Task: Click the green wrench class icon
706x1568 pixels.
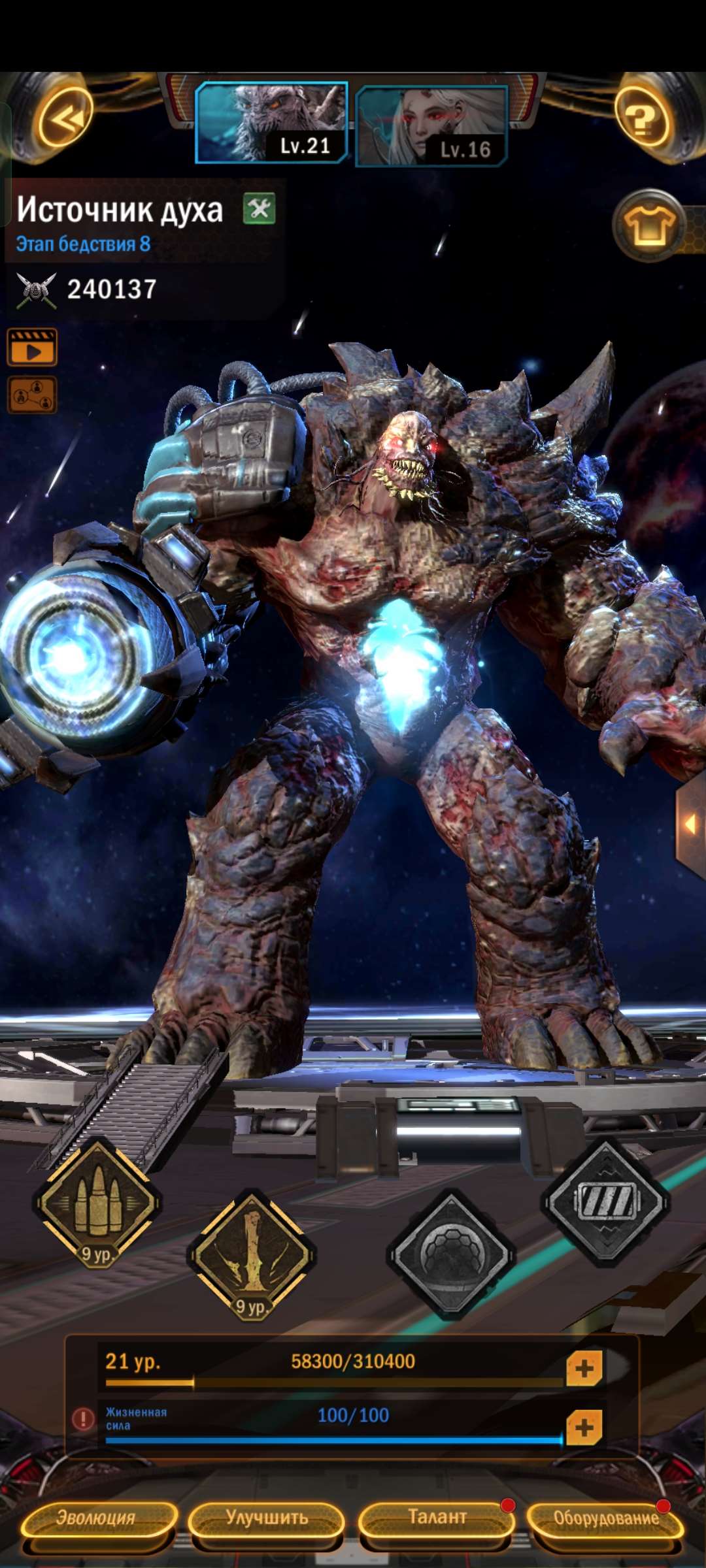Action: (x=260, y=209)
